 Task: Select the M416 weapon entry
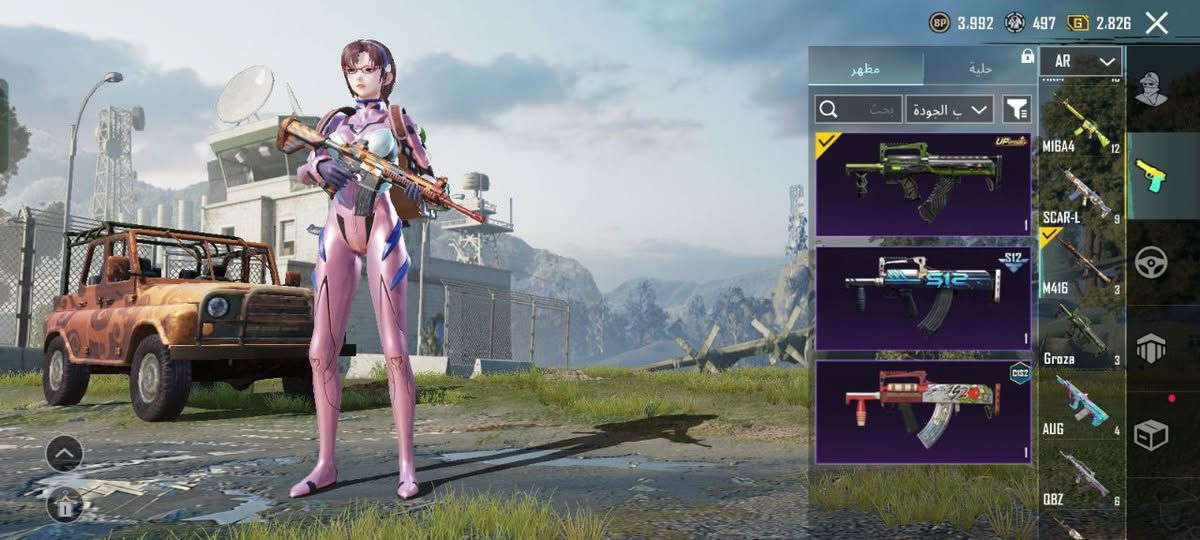pos(1082,265)
